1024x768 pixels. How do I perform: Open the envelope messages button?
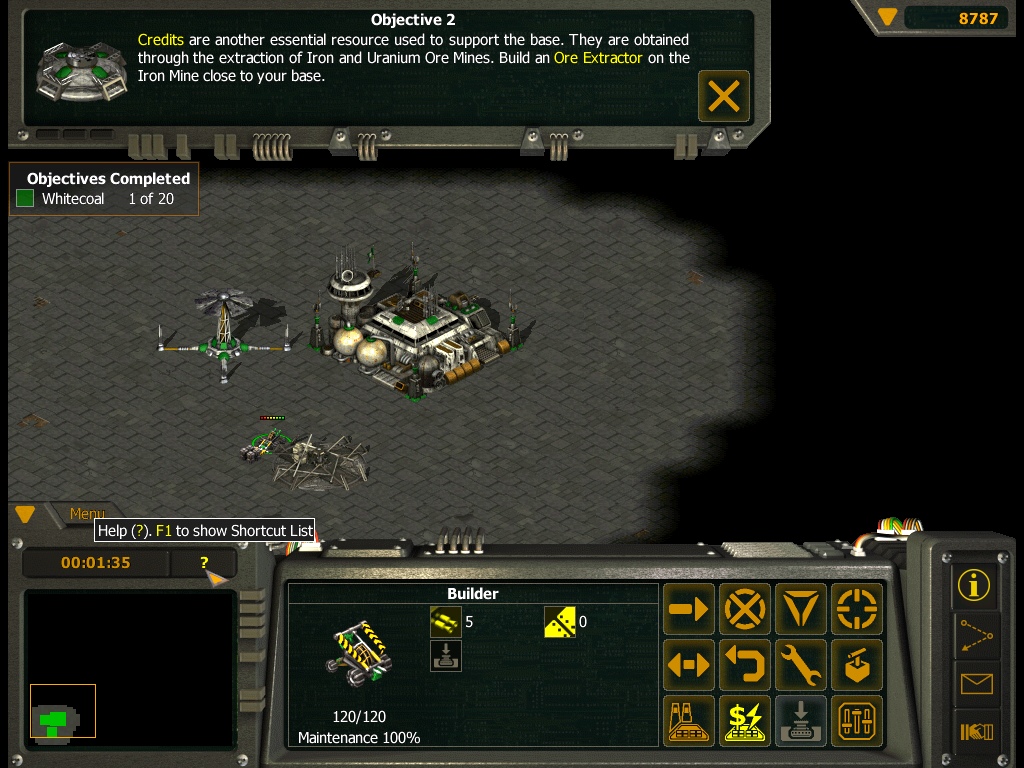click(x=974, y=684)
